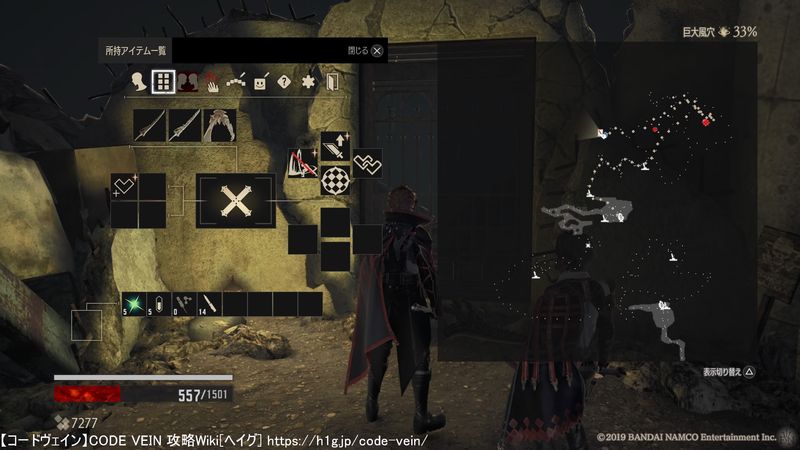Select the central crossed-arrows slot
The height and width of the screenshot is (450, 800).
236,201
